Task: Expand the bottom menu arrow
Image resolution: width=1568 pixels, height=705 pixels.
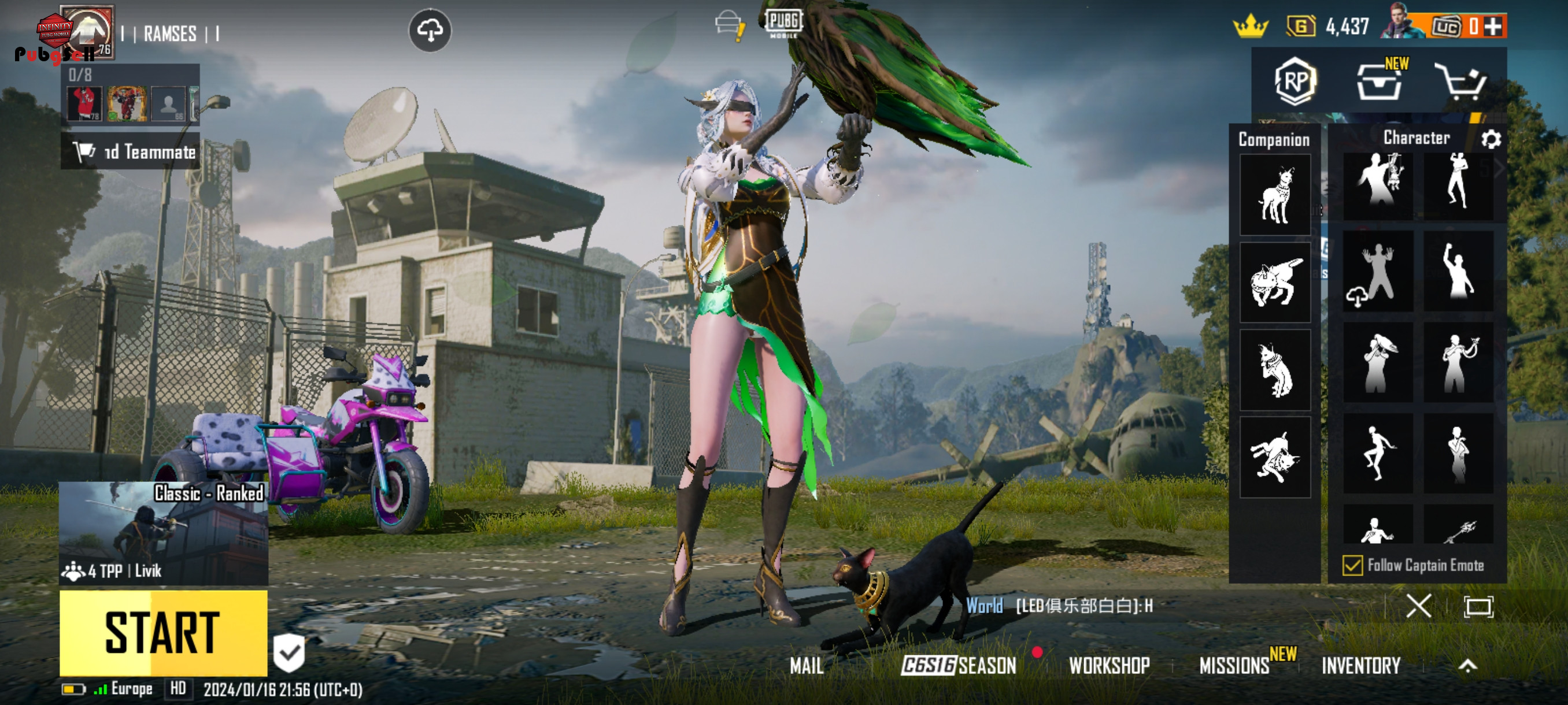Action: pyautogui.click(x=1467, y=666)
